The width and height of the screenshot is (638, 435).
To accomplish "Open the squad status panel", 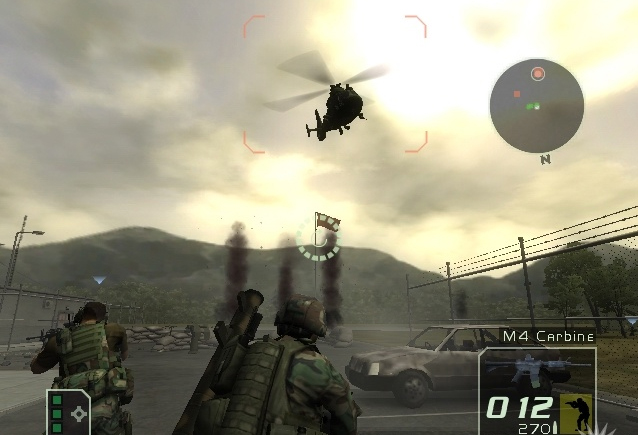I will [68, 412].
